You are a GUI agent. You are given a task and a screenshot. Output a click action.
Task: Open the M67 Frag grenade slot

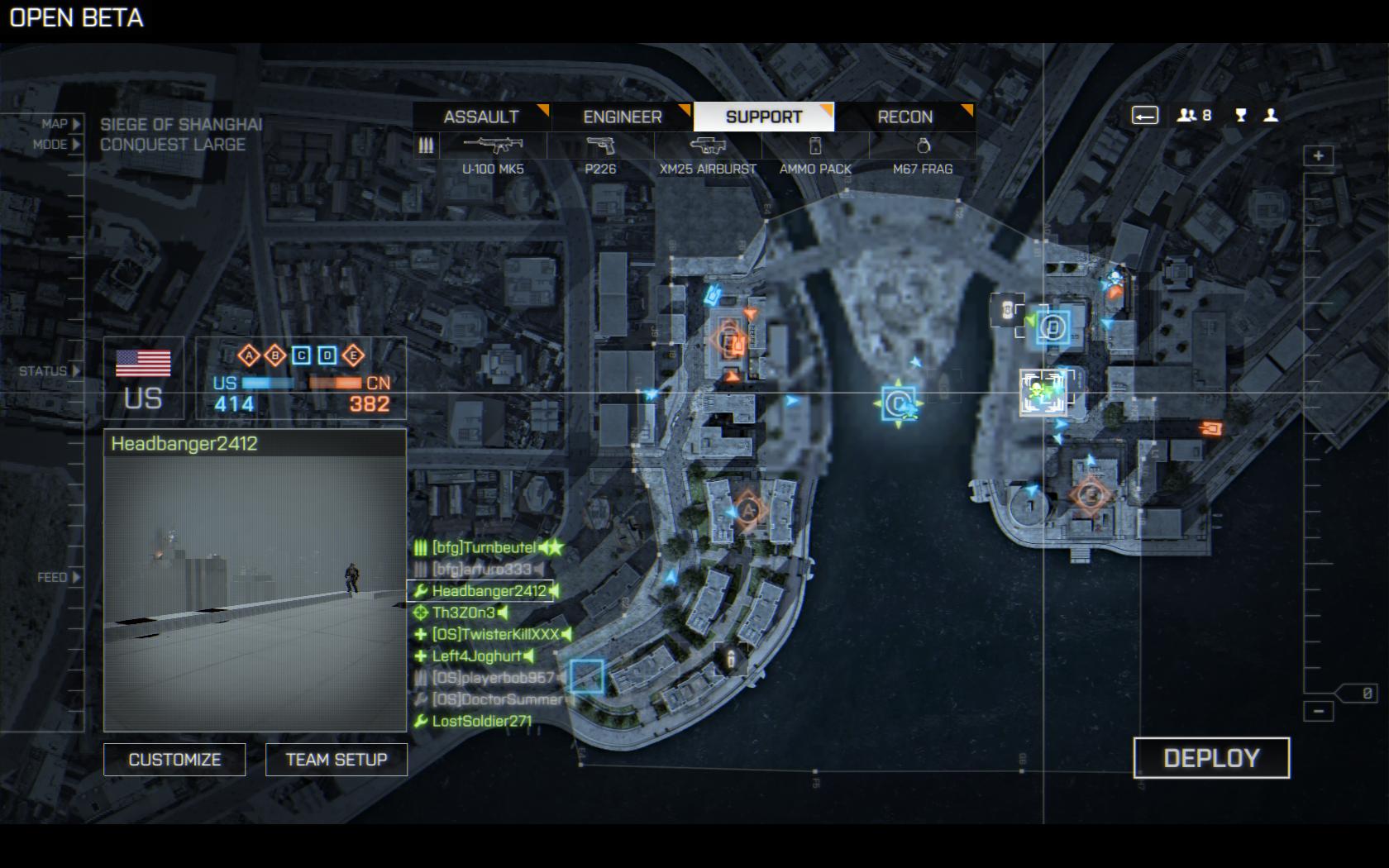[x=923, y=147]
